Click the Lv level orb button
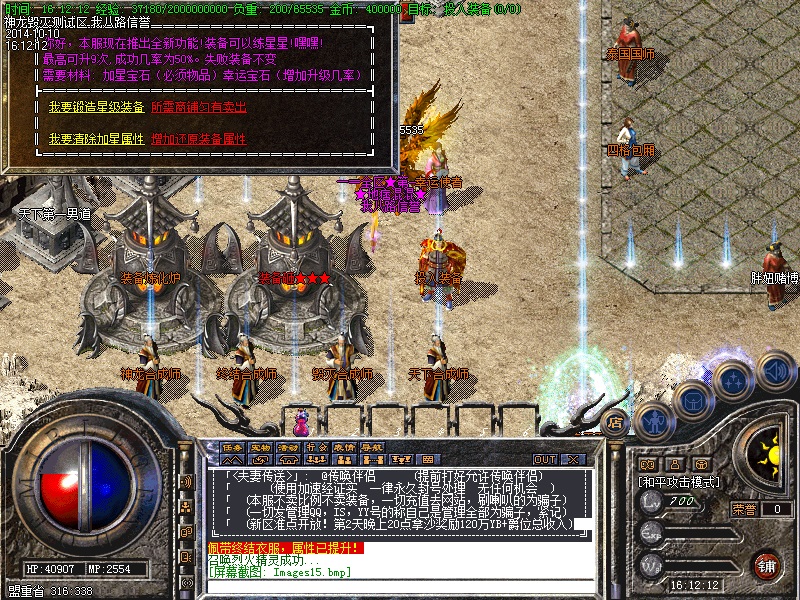This screenshot has height=600, width=800. (x=653, y=501)
